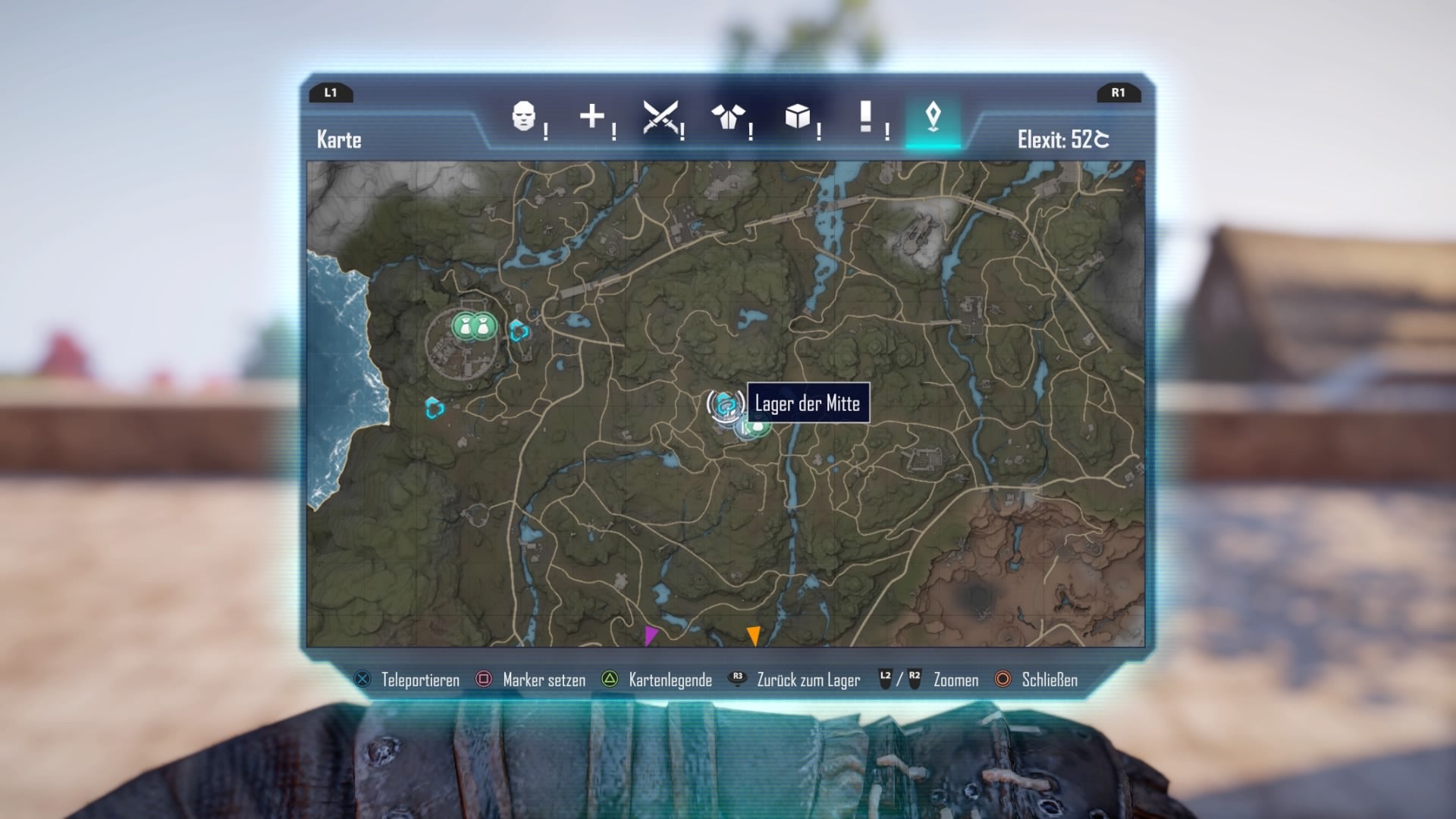Click the right money bag trader marker

tap(485, 327)
